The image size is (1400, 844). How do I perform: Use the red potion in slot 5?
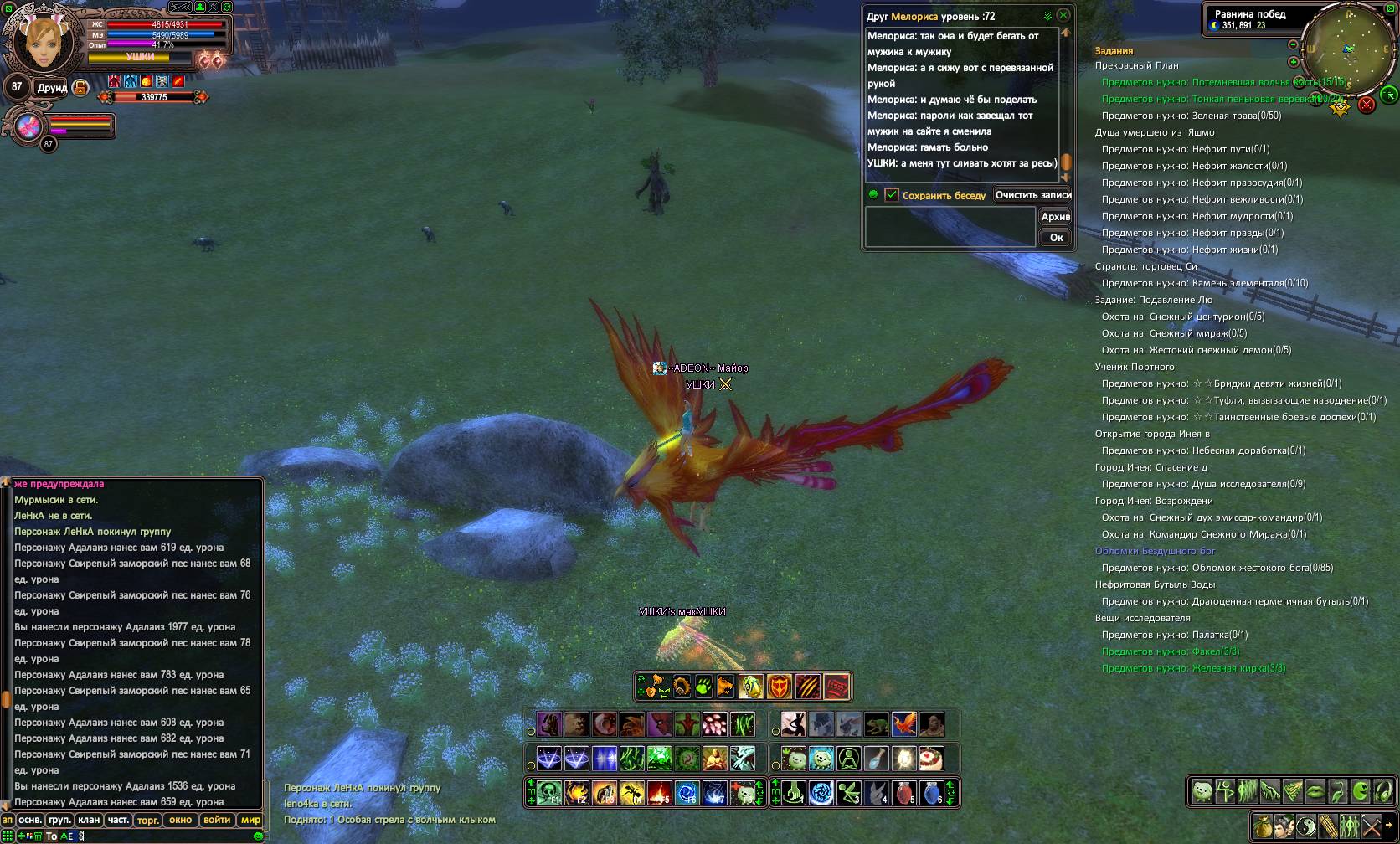point(903,791)
